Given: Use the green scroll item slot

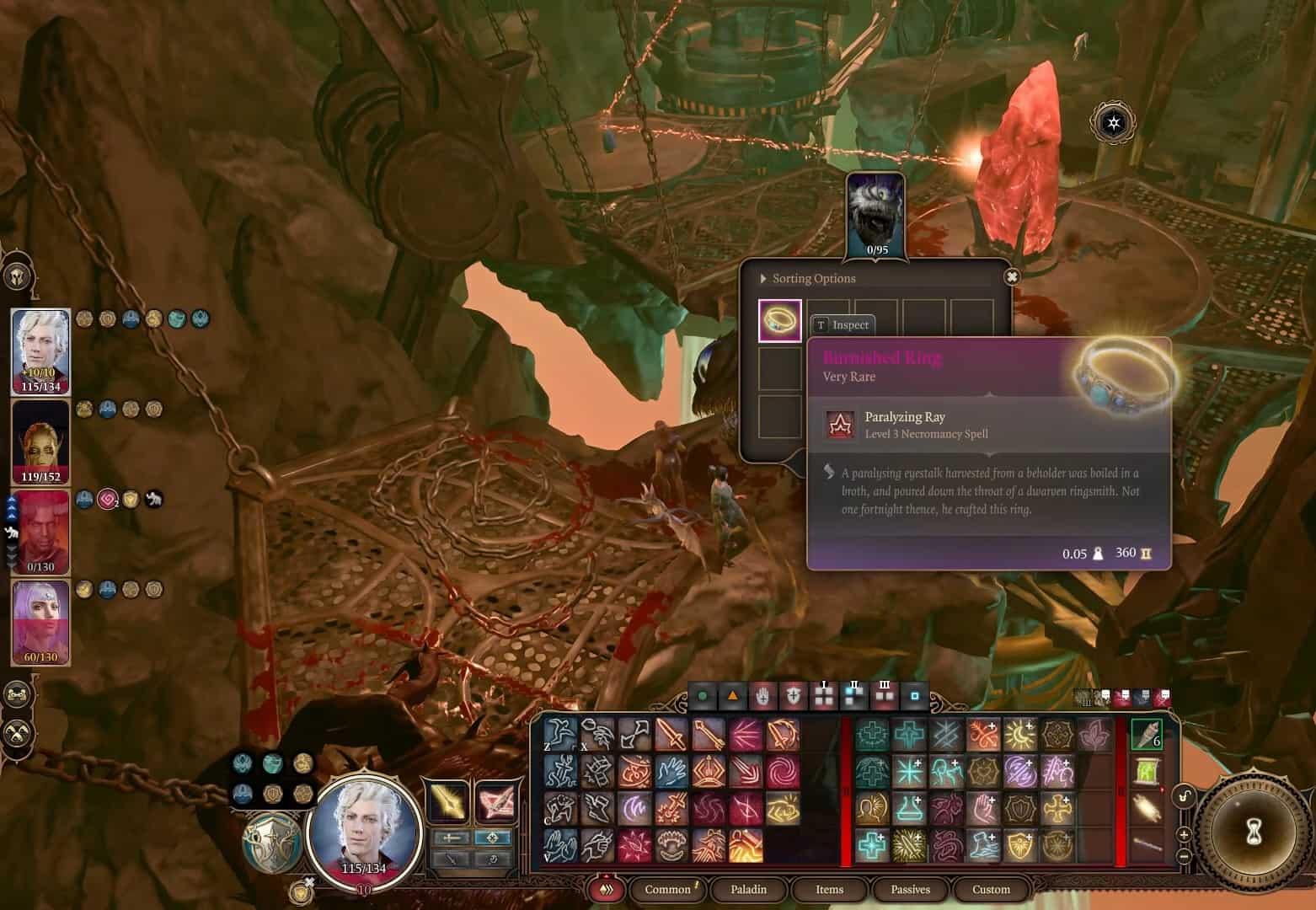Looking at the screenshot, I should coord(1146,771).
